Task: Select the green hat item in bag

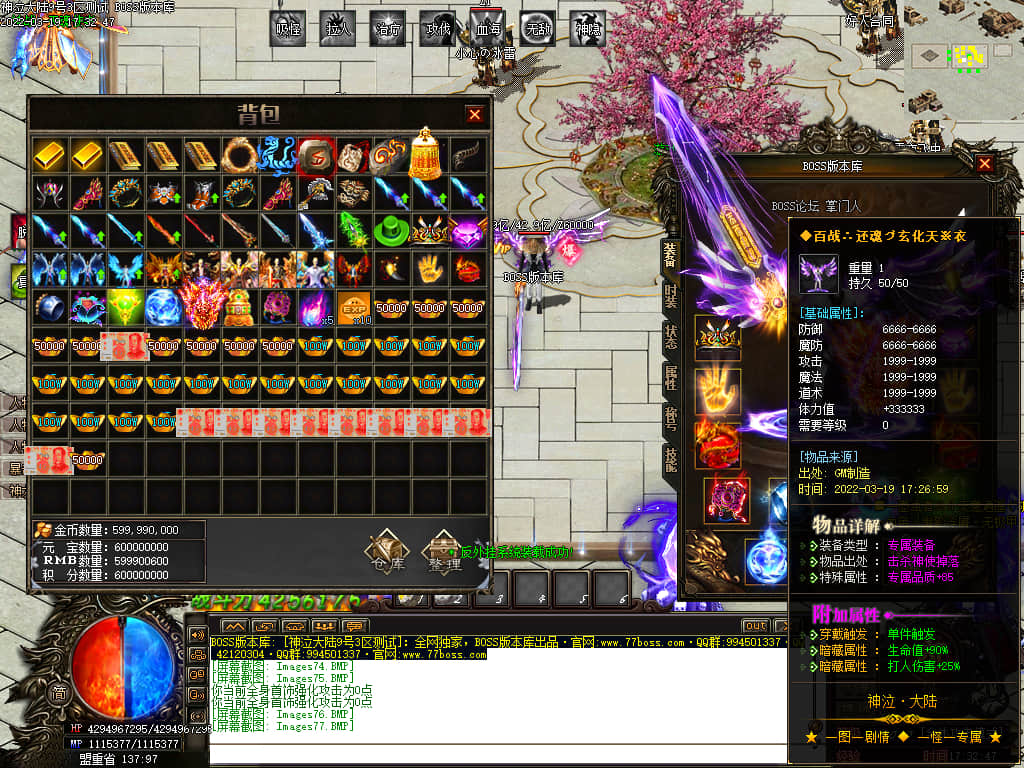Action: point(390,231)
